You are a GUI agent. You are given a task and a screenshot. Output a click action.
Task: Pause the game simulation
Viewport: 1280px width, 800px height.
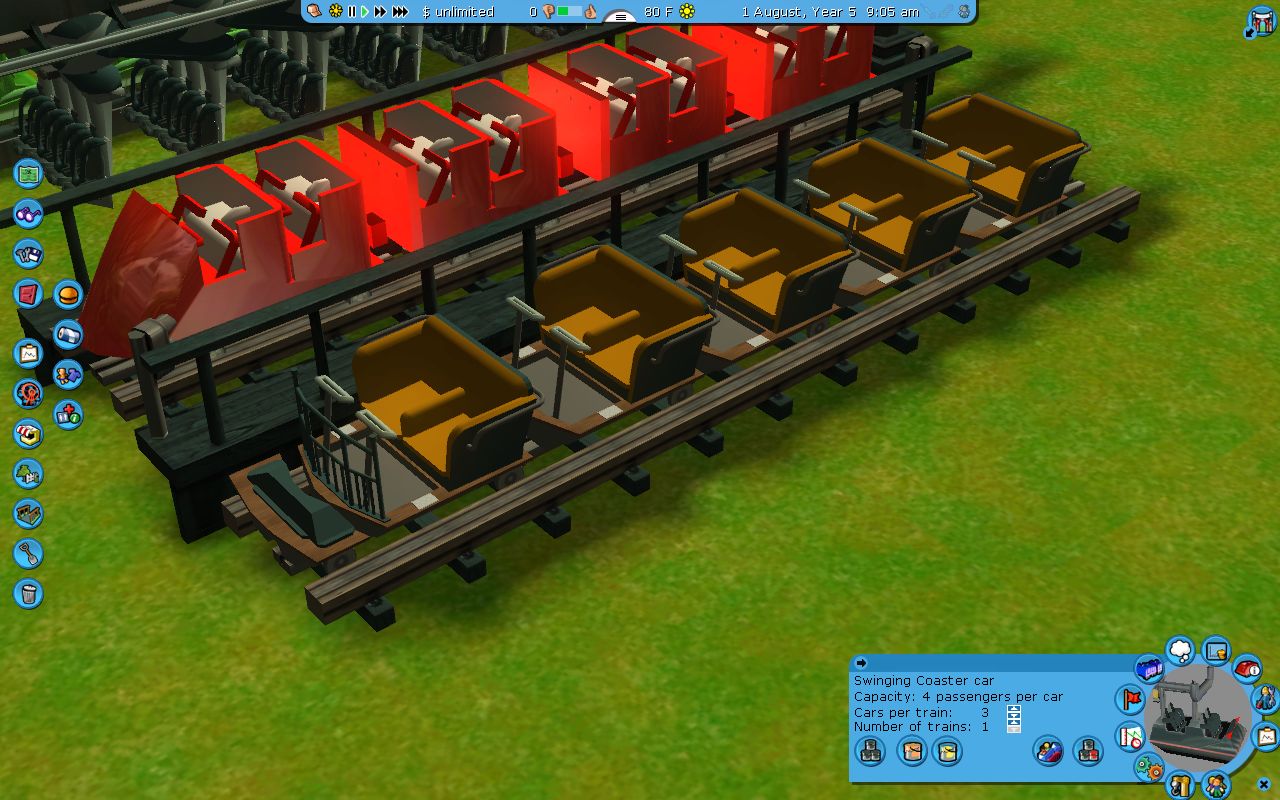click(x=352, y=11)
